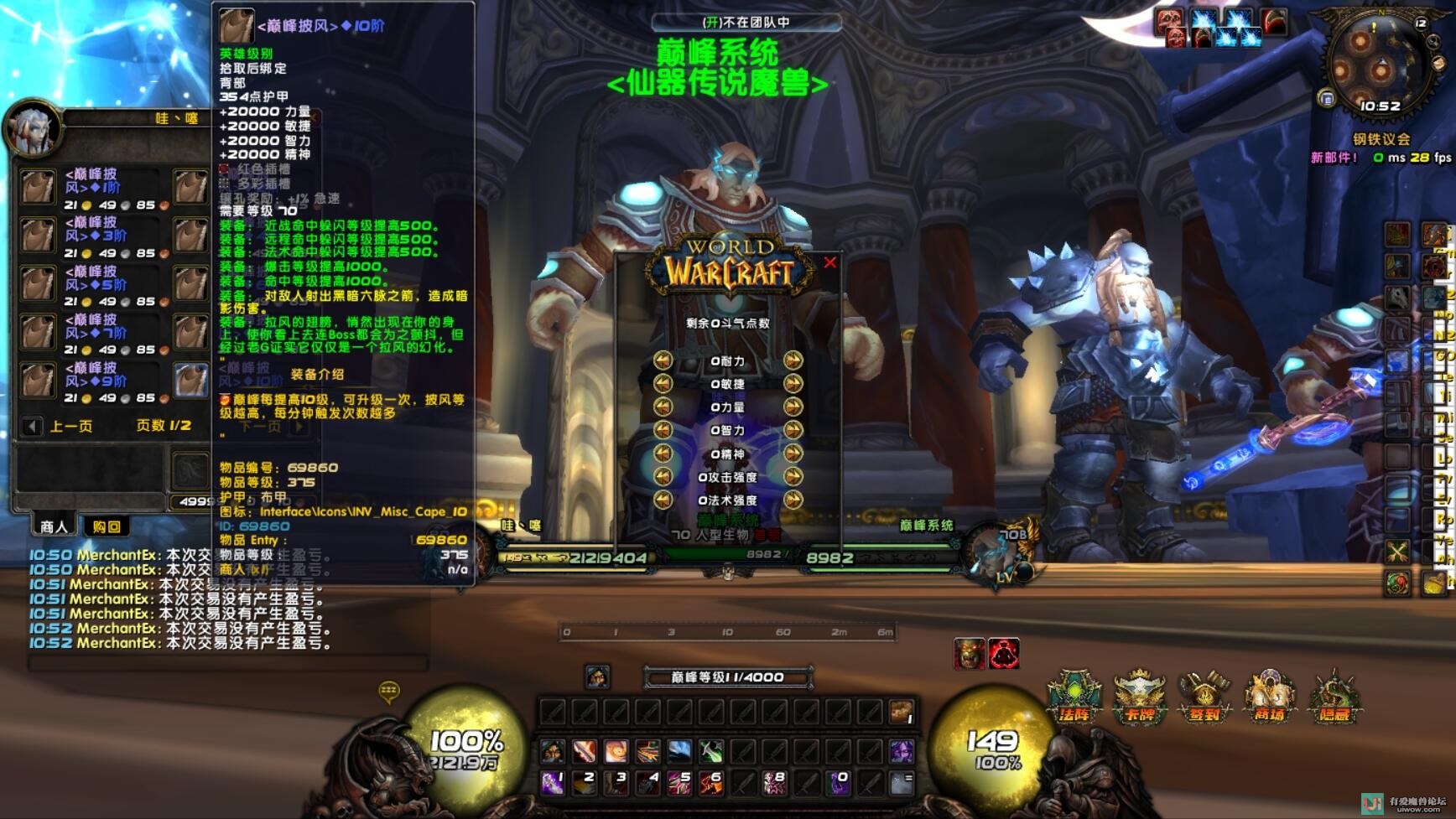Increase 法术强度 with its right arrow
1456x819 pixels.
click(x=793, y=500)
